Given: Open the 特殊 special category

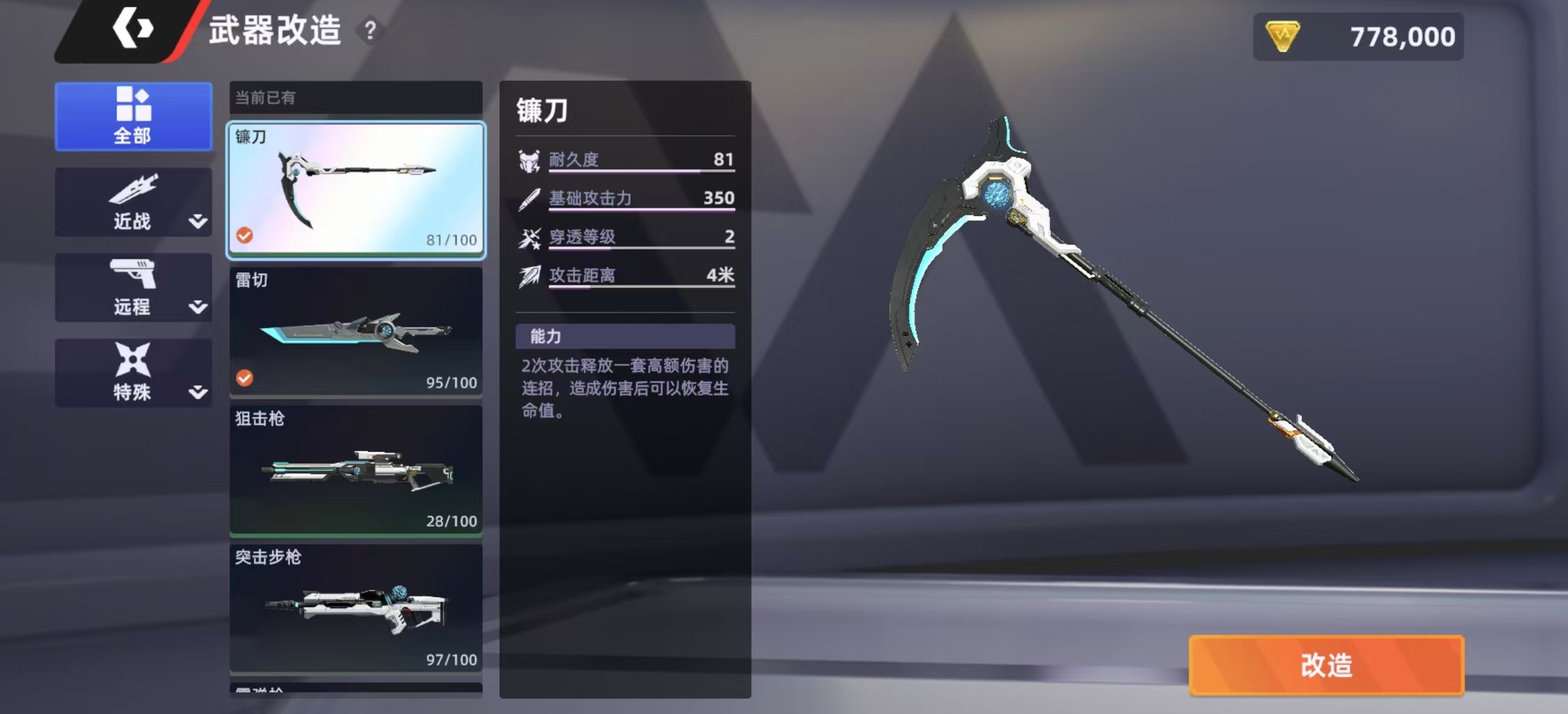Looking at the screenshot, I should (132, 373).
